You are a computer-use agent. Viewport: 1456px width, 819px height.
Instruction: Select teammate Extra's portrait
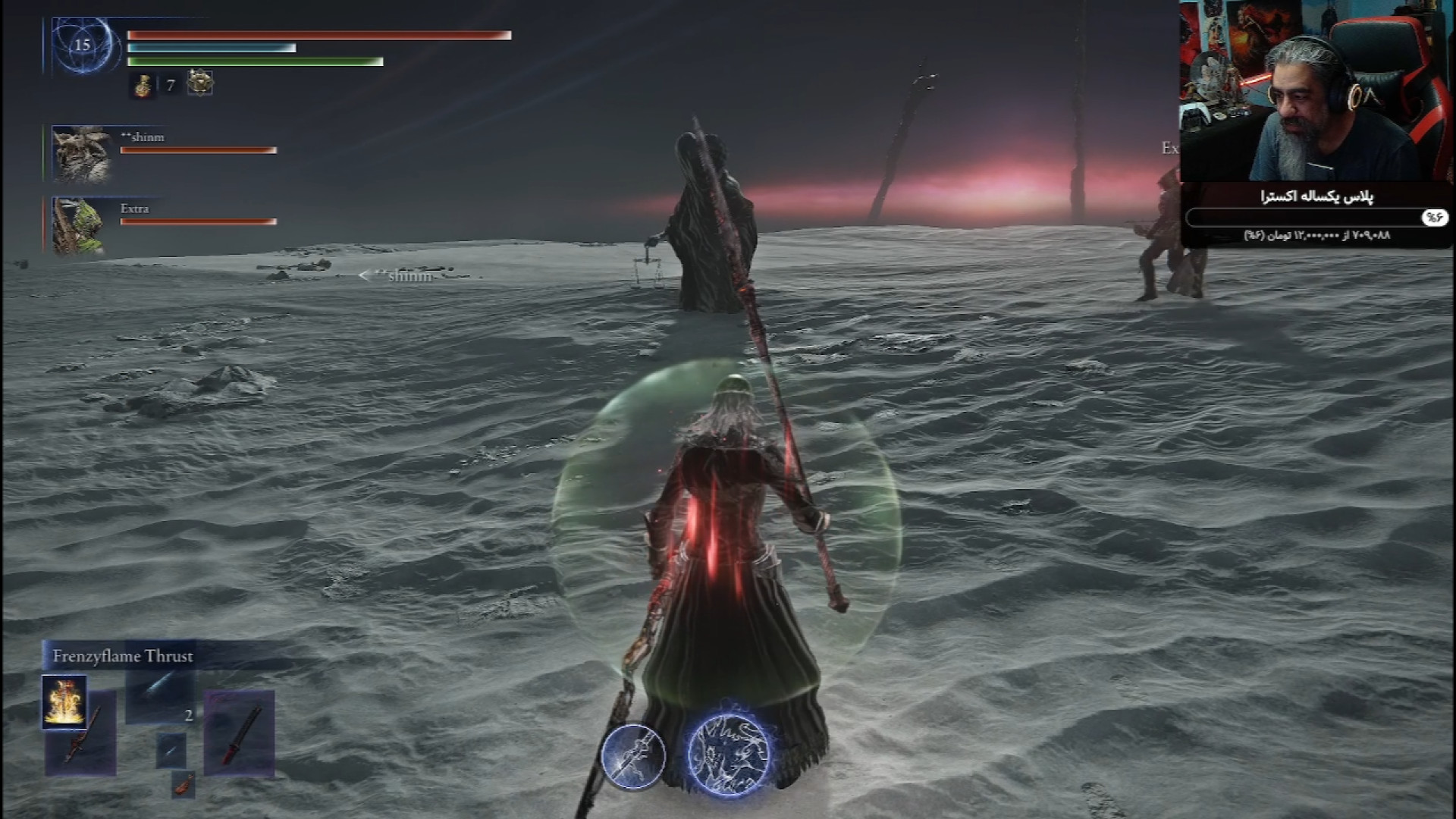(x=78, y=225)
